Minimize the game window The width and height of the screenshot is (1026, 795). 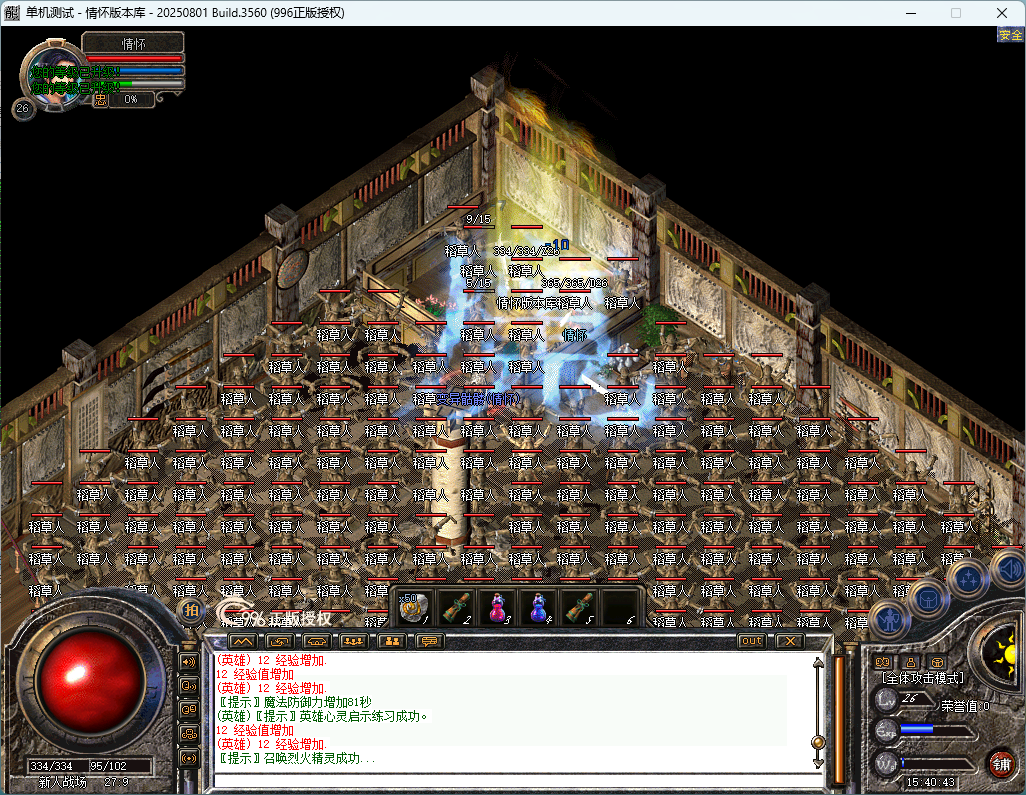(909, 13)
